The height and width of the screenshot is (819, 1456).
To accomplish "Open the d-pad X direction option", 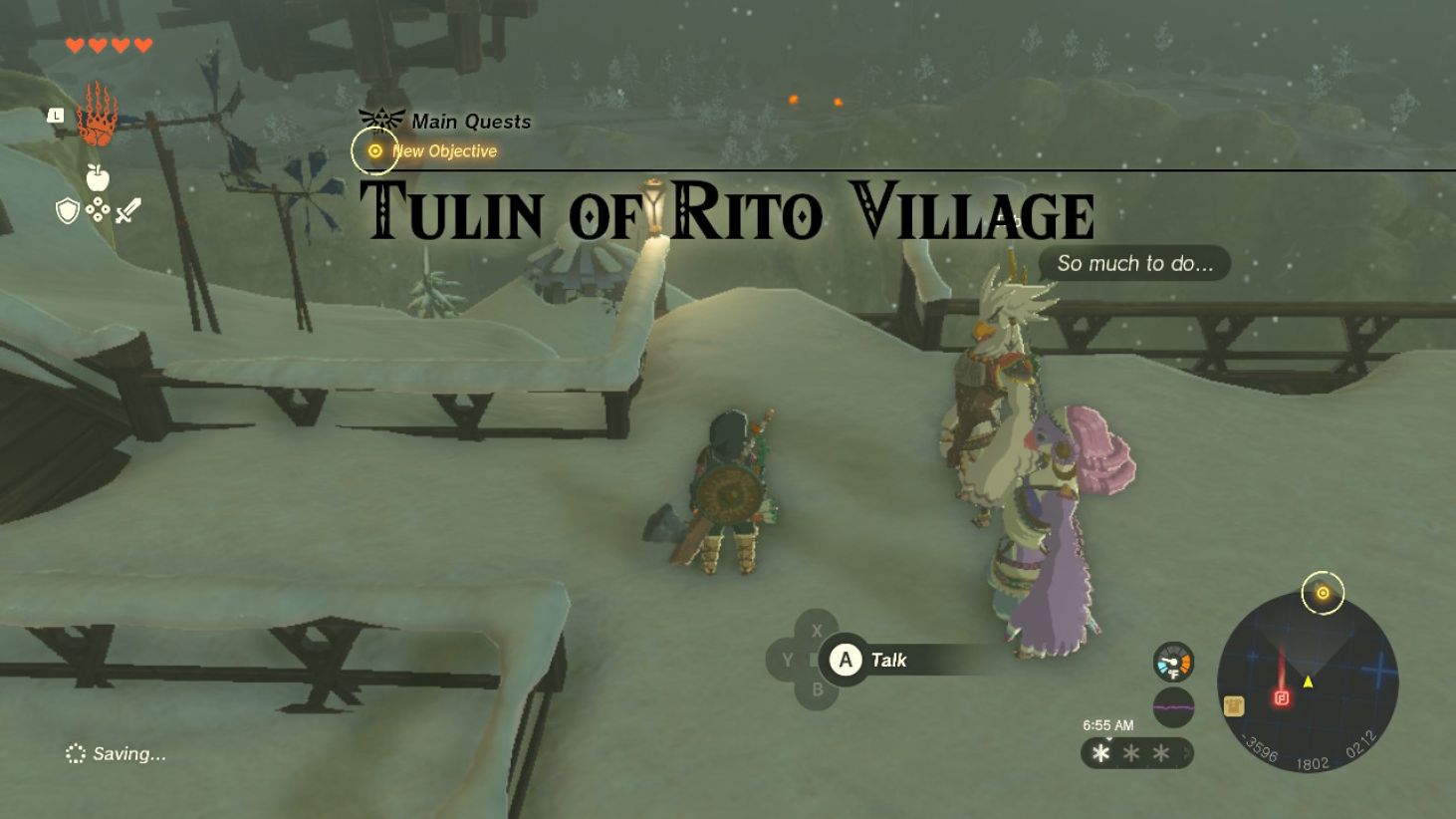I will pyautogui.click(x=818, y=630).
